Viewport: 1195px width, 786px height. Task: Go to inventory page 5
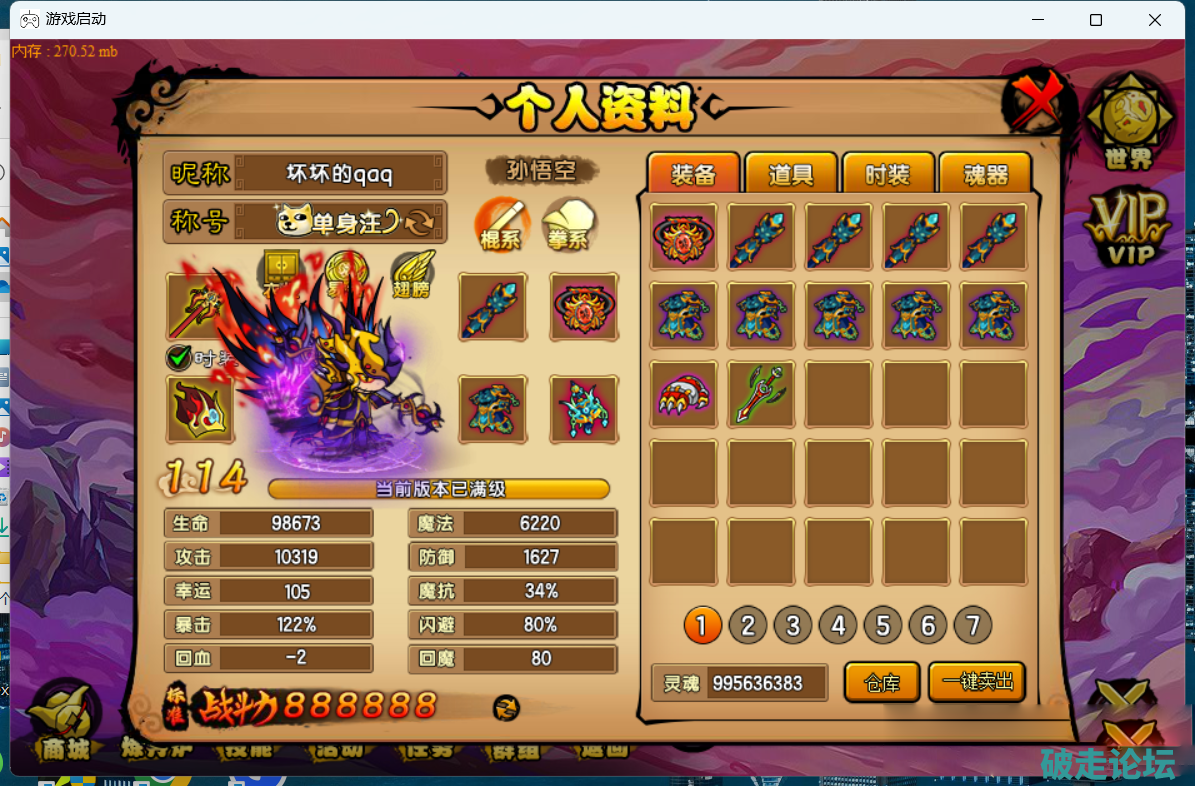(883, 626)
